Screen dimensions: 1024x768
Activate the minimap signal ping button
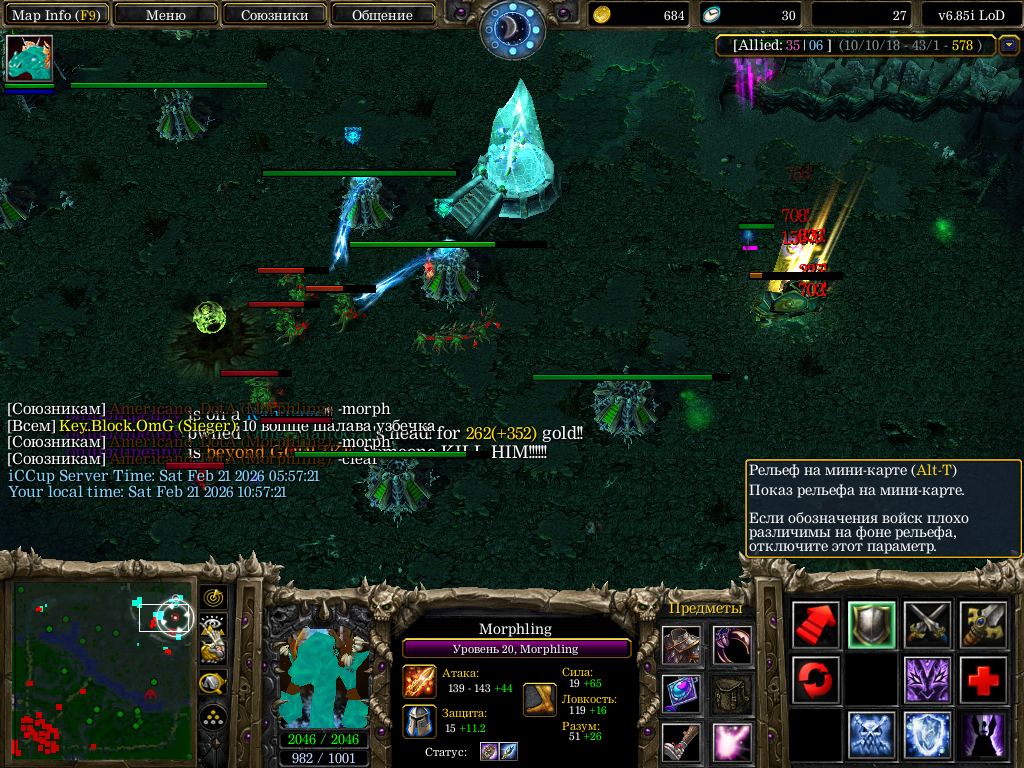(x=213, y=597)
